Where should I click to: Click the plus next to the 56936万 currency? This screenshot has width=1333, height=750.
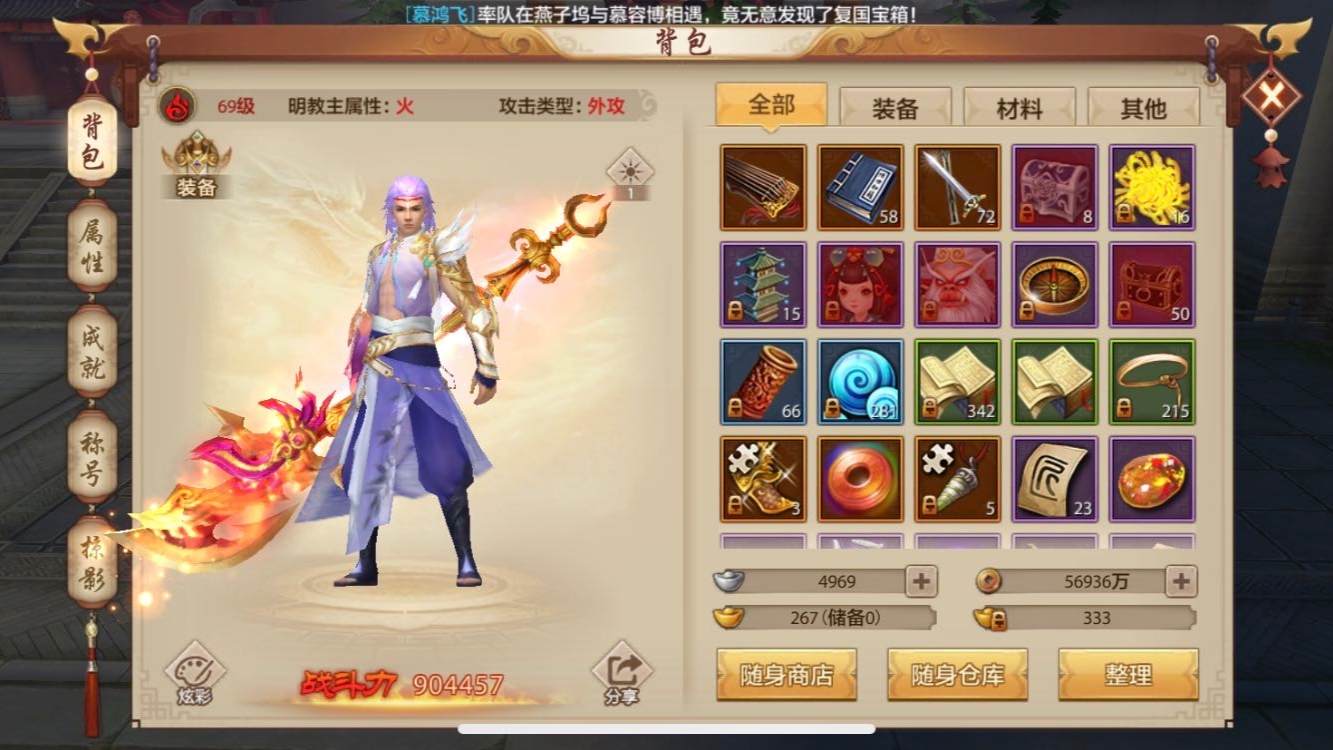pos(1180,581)
